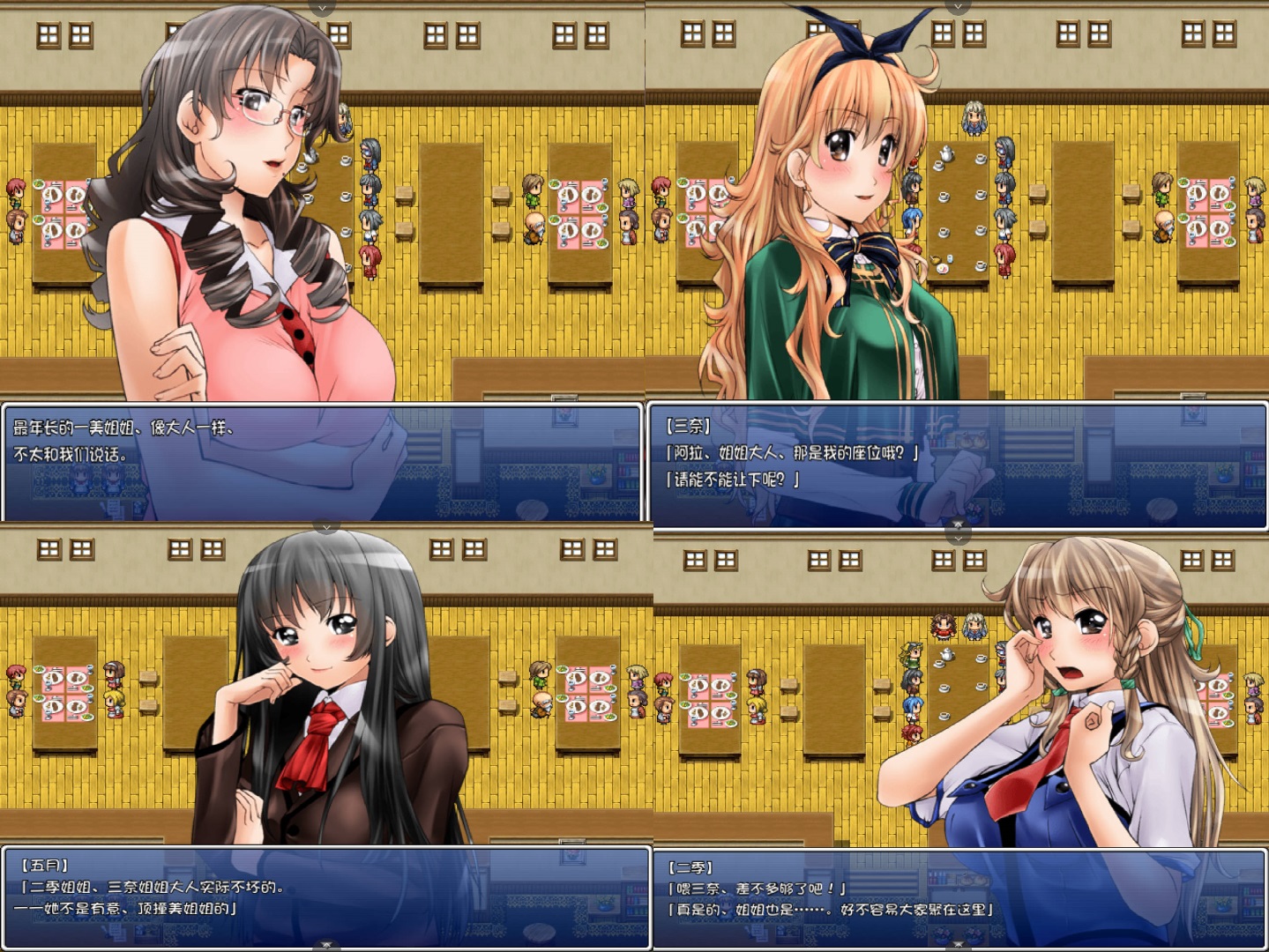The width and height of the screenshot is (1269, 952).
Task: Click the blonde child NPC near the left table
Action: [113, 703]
